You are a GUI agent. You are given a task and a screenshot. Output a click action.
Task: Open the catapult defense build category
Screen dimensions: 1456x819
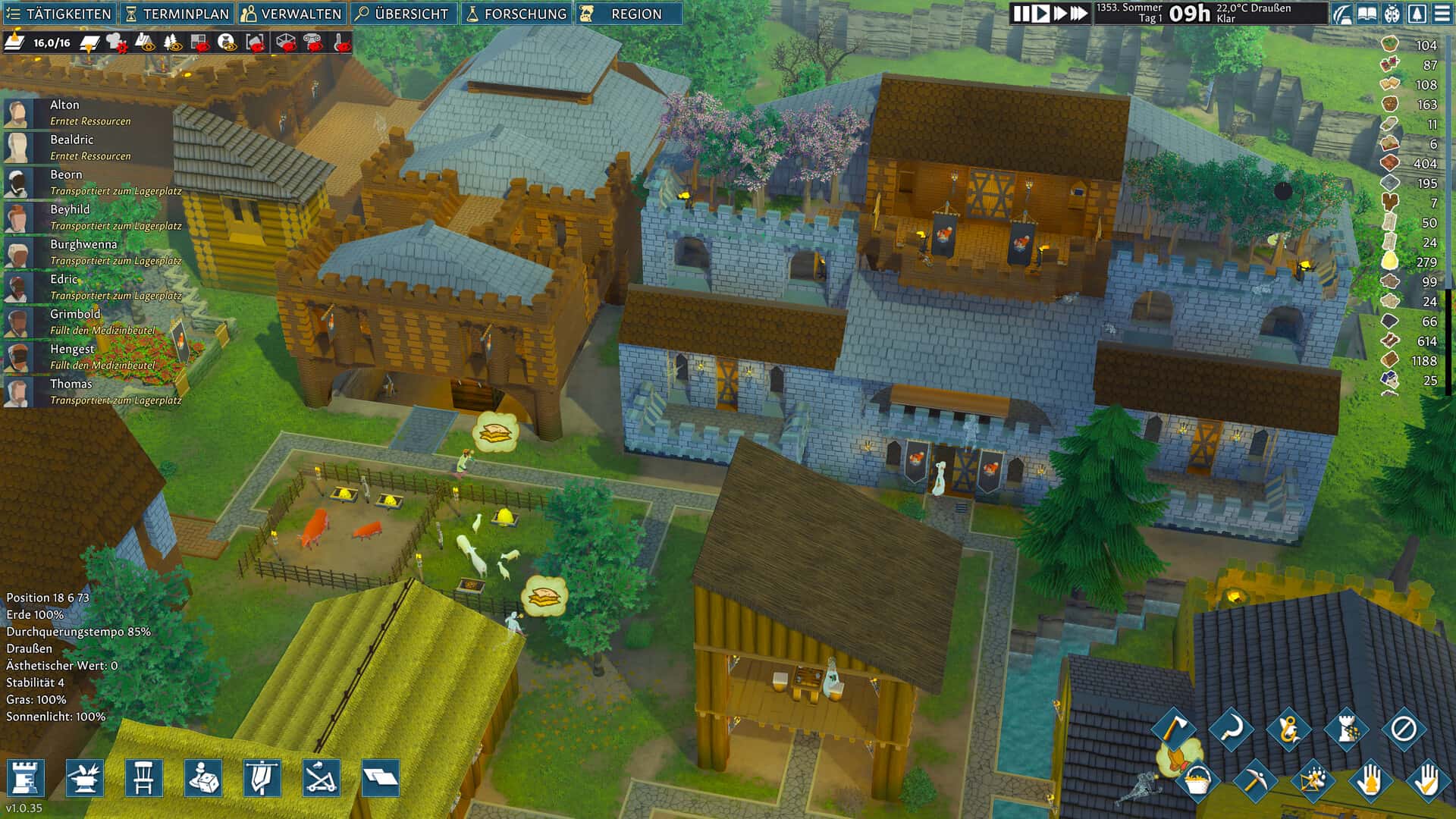coord(322,778)
